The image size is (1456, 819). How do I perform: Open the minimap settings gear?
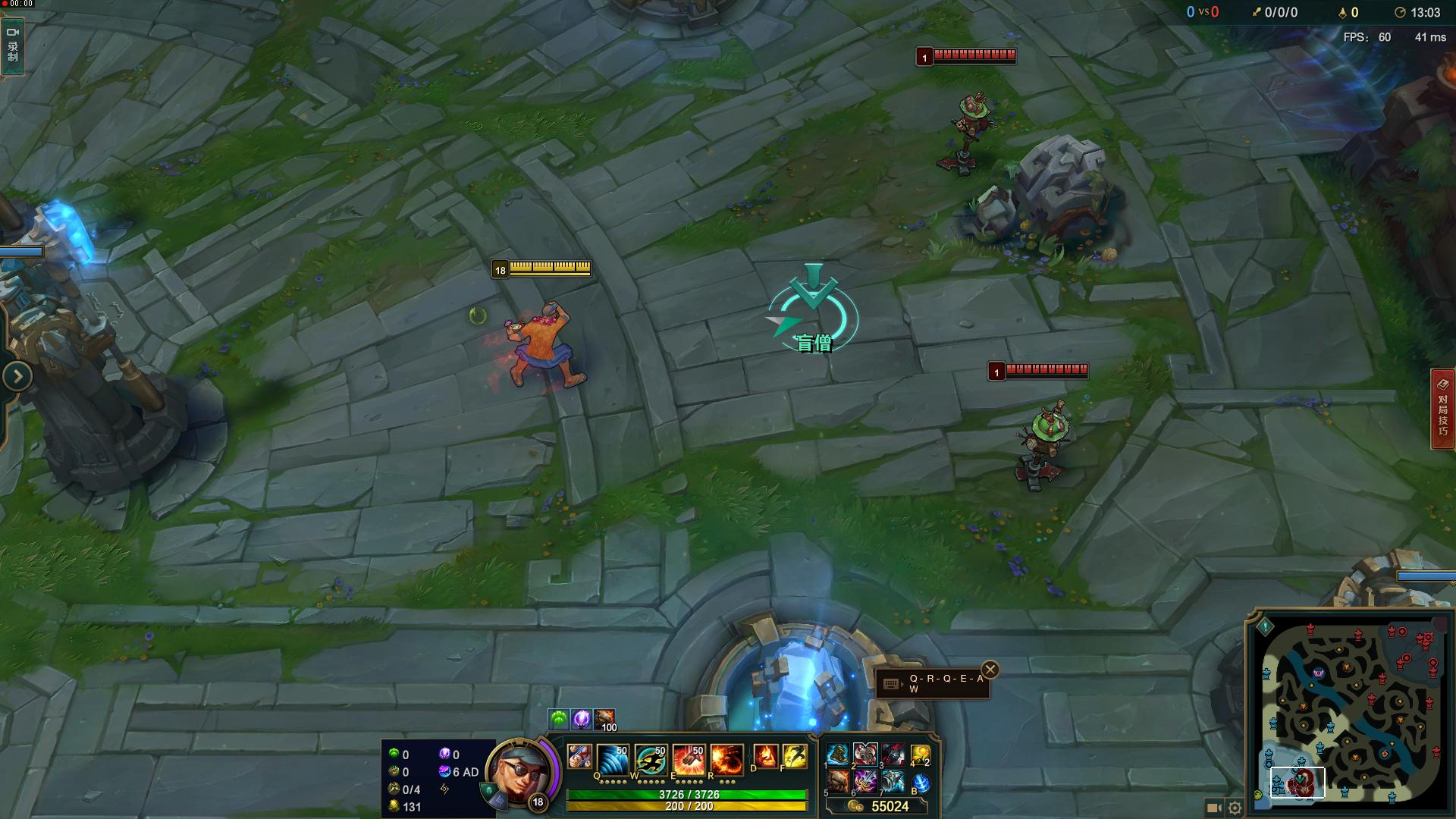click(x=1235, y=808)
